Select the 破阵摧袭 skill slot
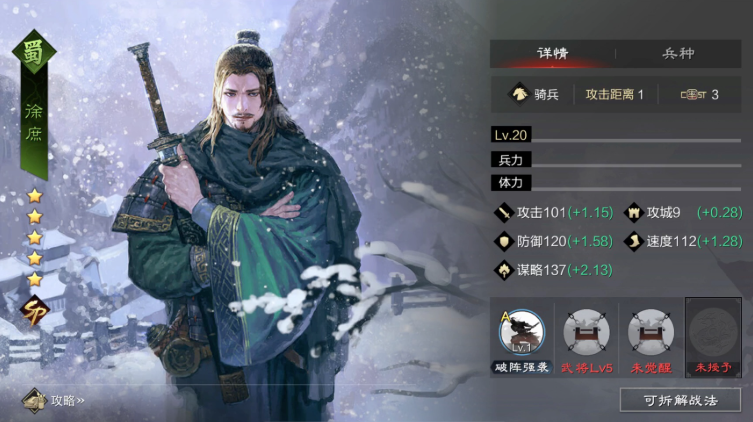The image size is (753, 422). click(x=520, y=336)
